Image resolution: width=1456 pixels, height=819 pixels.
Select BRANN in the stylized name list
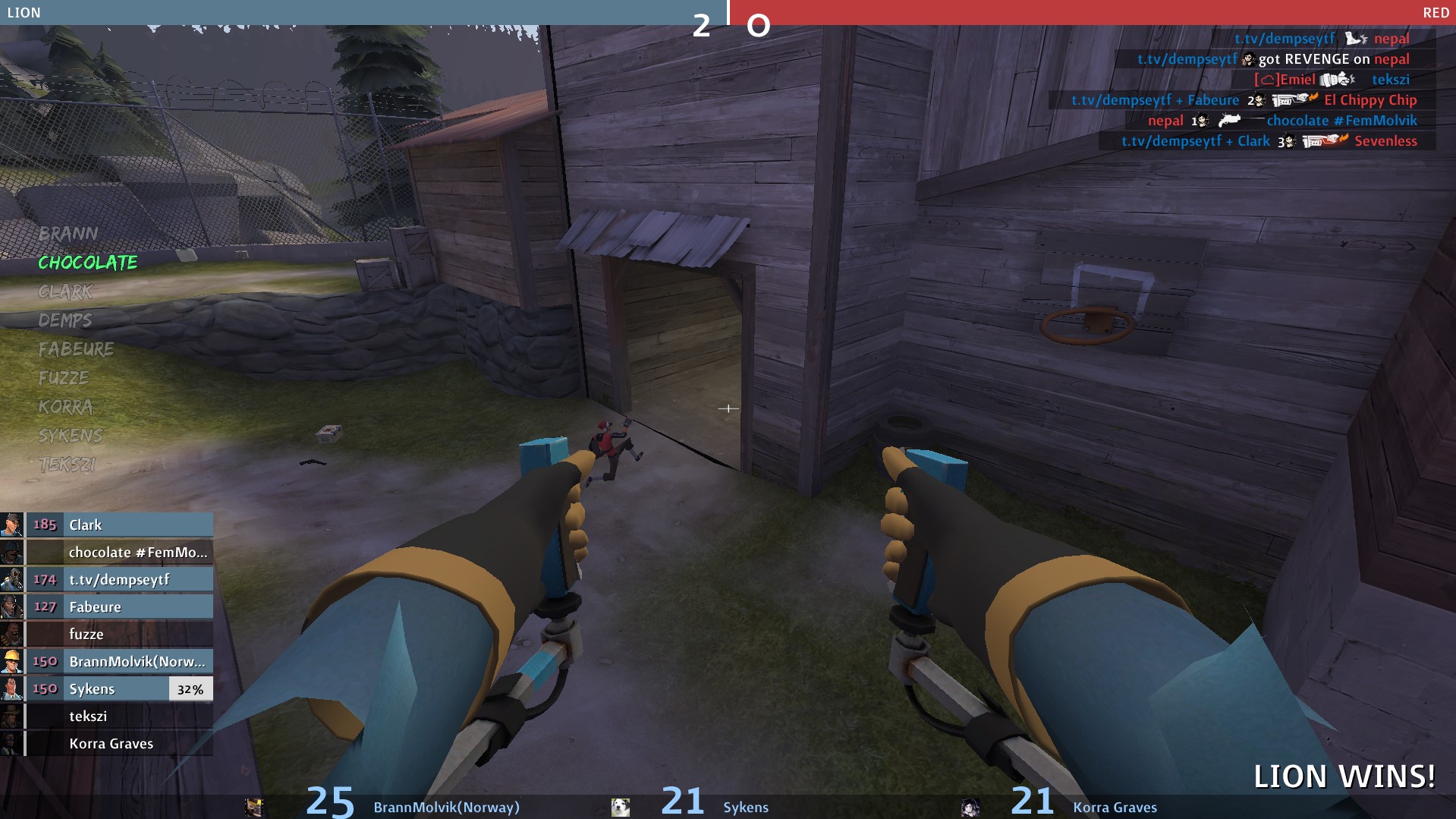click(68, 234)
